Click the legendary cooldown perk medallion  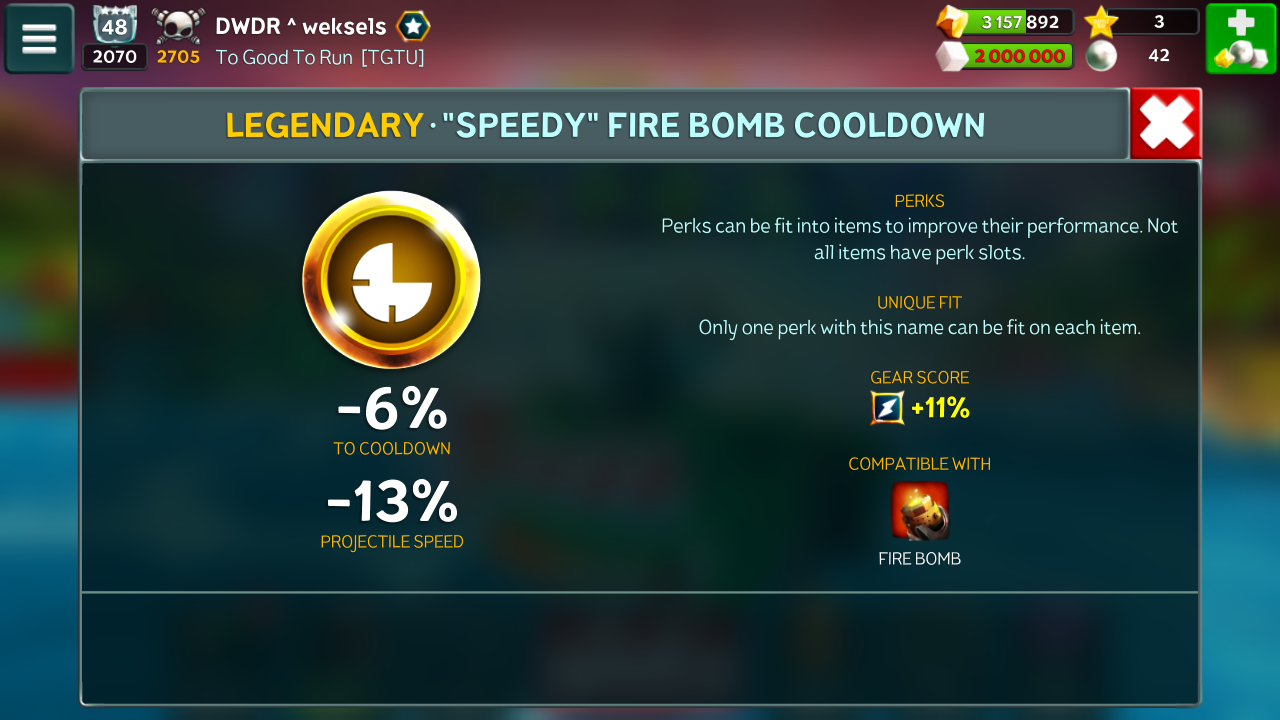(391, 281)
